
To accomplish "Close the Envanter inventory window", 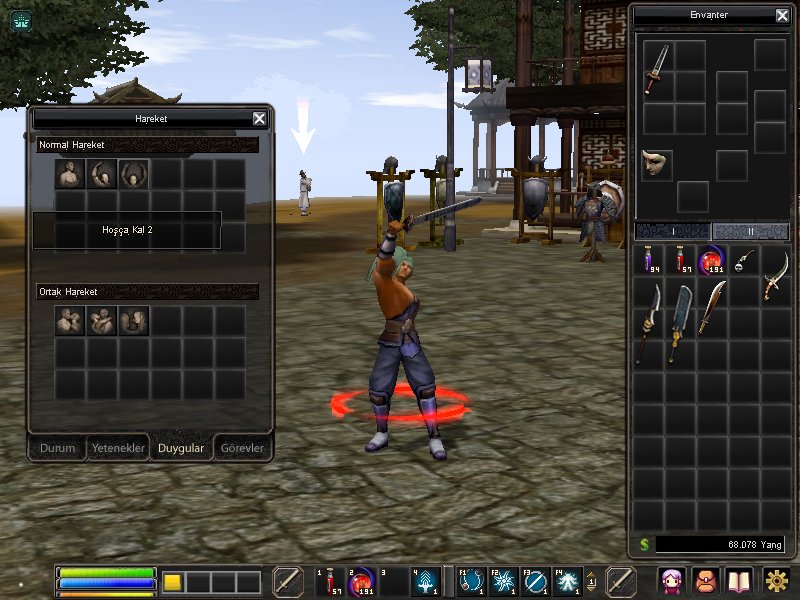I will click(782, 15).
